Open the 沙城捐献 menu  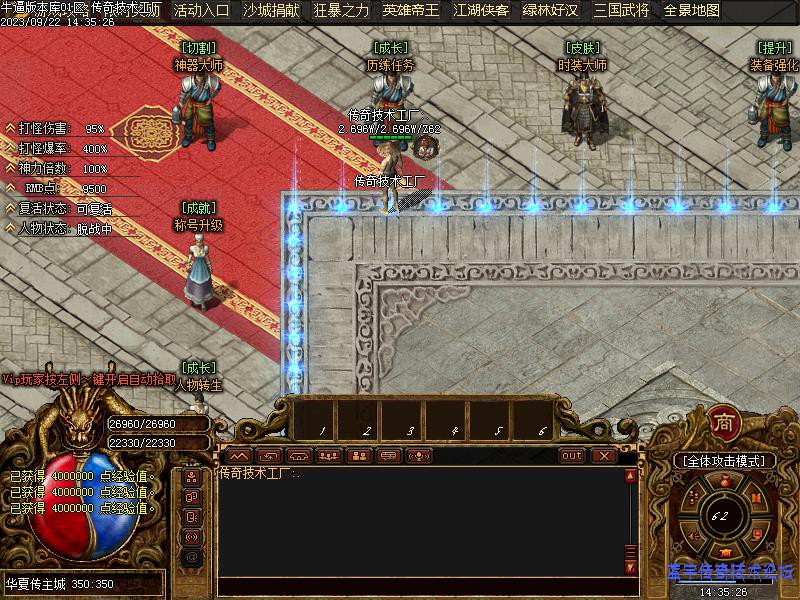click(x=271, y=11)
